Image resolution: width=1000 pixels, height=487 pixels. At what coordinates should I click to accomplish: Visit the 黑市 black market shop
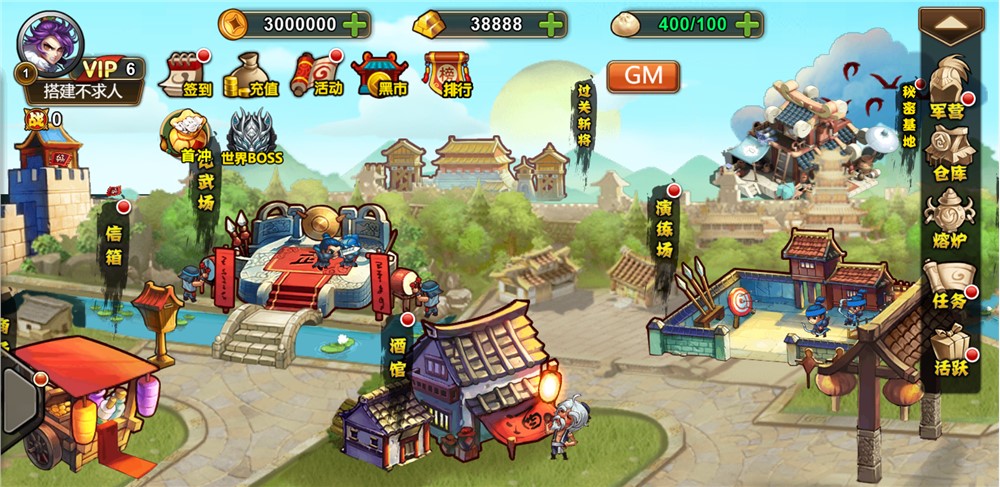point(380,73)
